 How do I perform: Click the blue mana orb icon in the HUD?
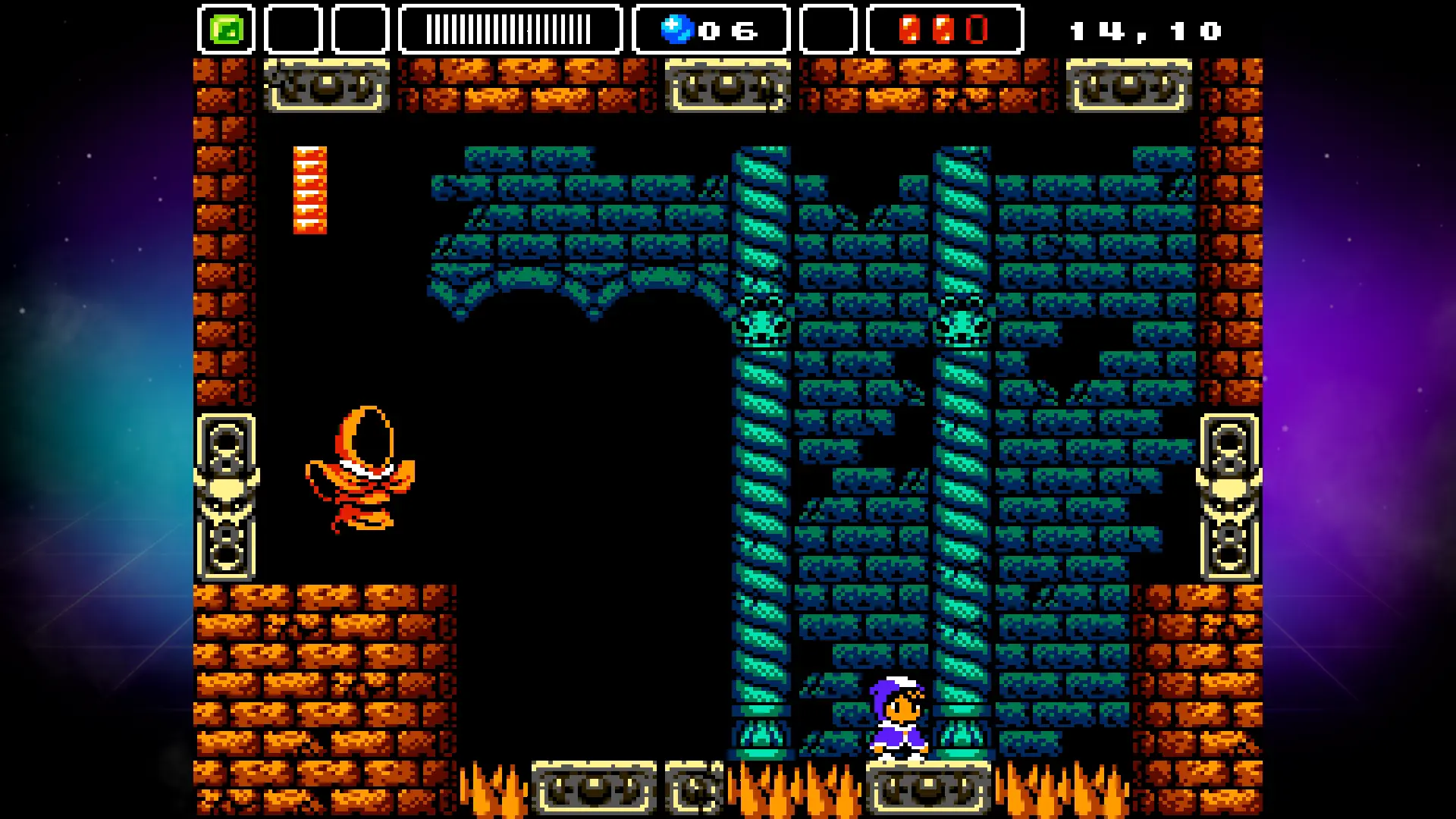[677, 29]
